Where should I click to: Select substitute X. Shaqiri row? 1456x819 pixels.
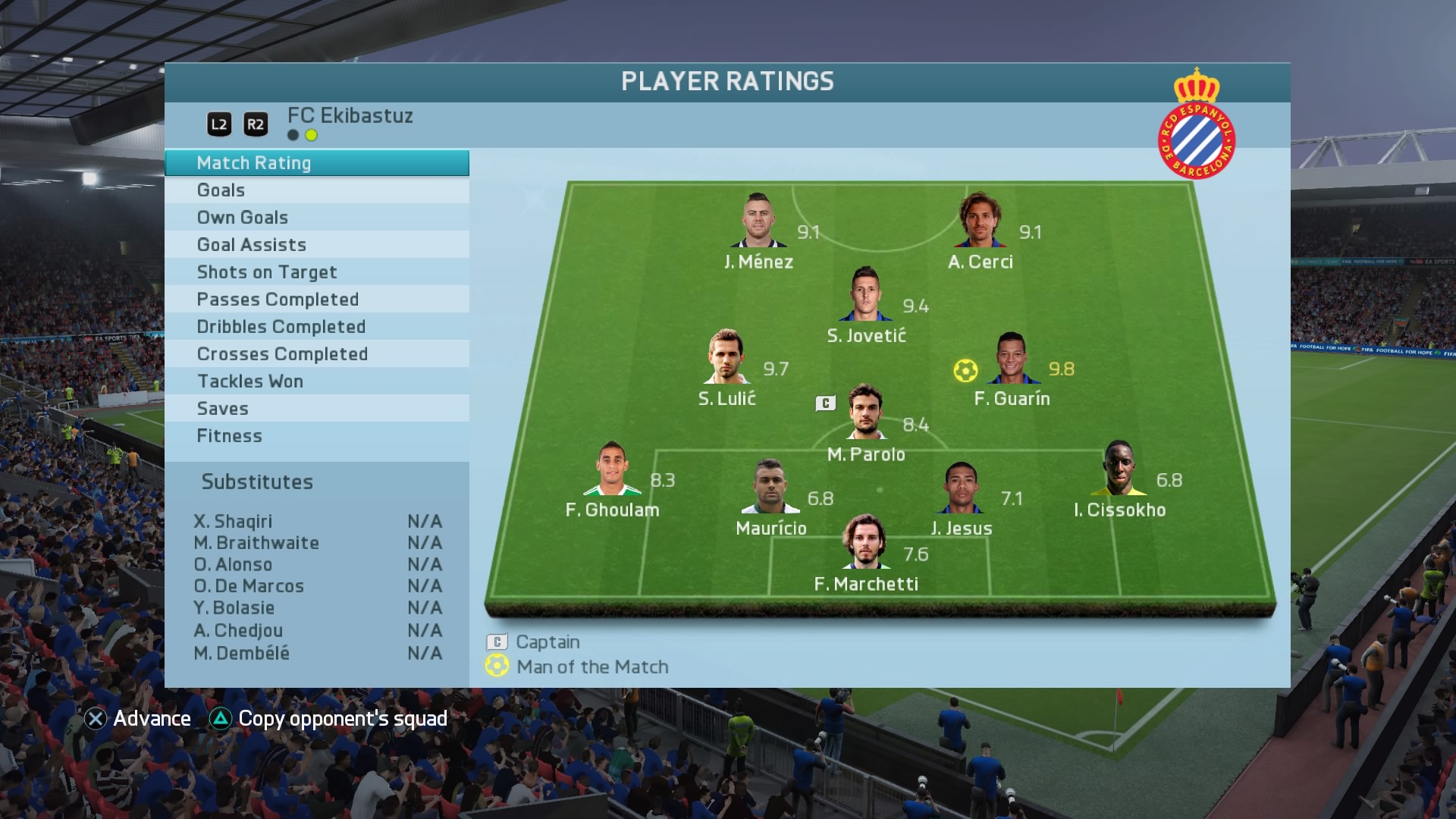pos(317,522)
